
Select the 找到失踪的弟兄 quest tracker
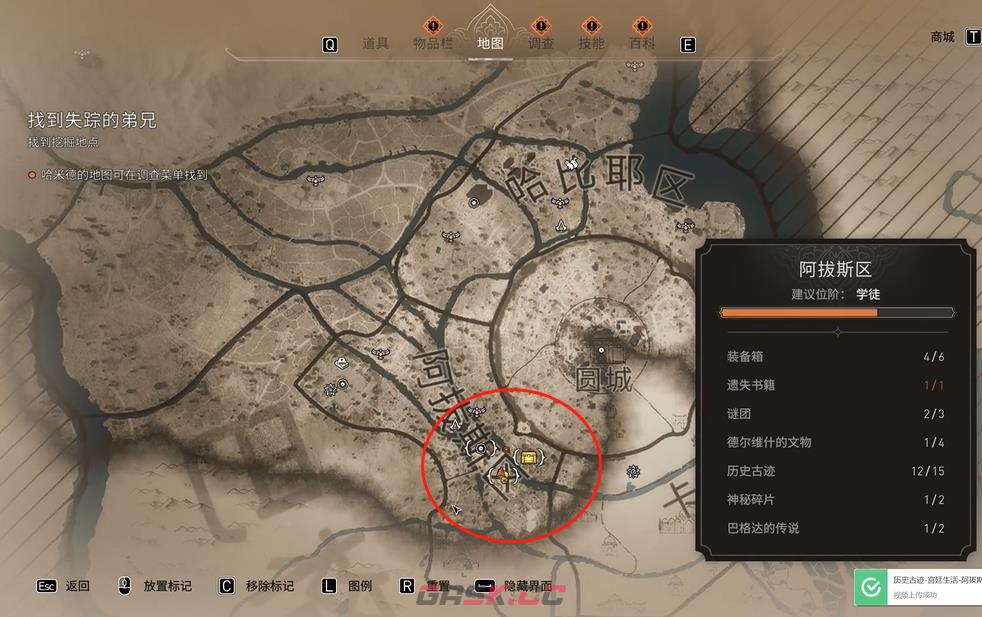click(92, 121)
